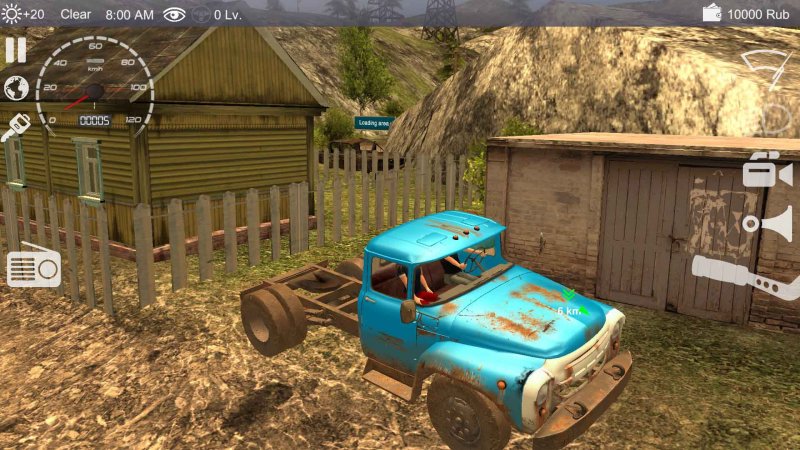The width and height of the screenshot is (800, 450).
Task: Tap the ignition key icon
Action: click(17, 128)
